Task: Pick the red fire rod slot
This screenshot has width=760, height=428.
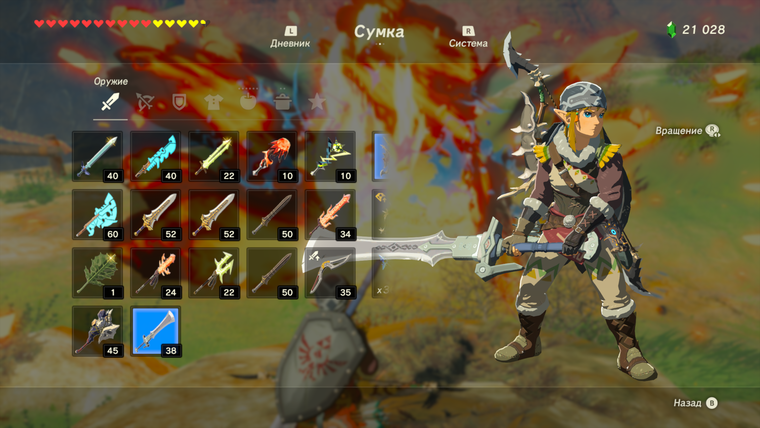Action: 272,156
